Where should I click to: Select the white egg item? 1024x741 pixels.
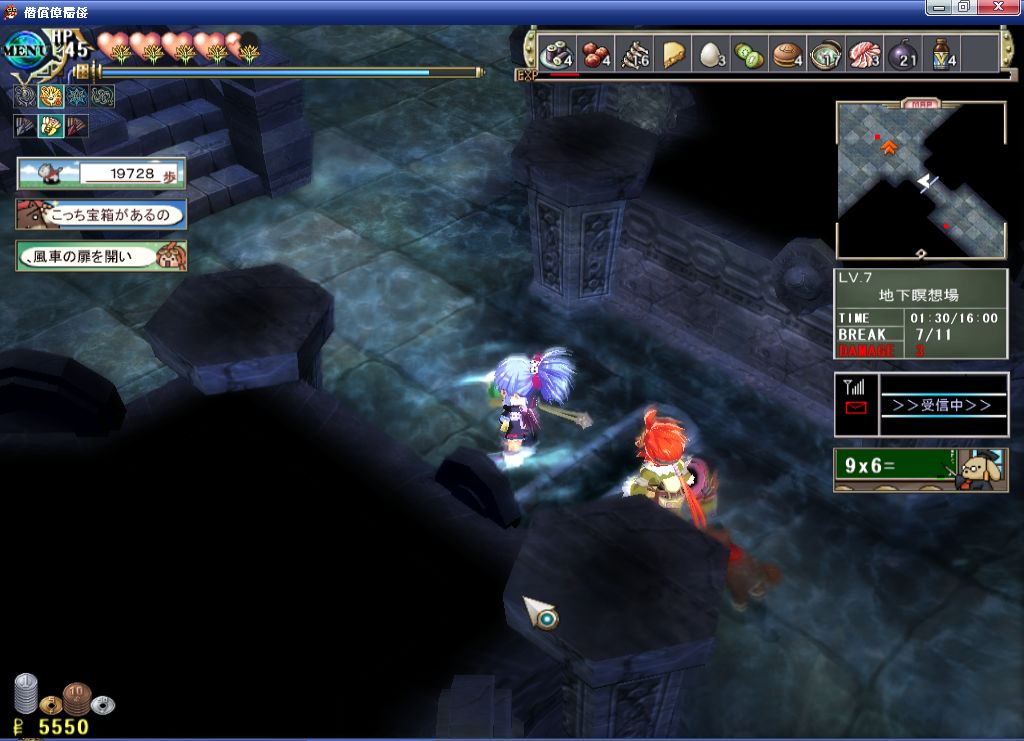[711, 54]
